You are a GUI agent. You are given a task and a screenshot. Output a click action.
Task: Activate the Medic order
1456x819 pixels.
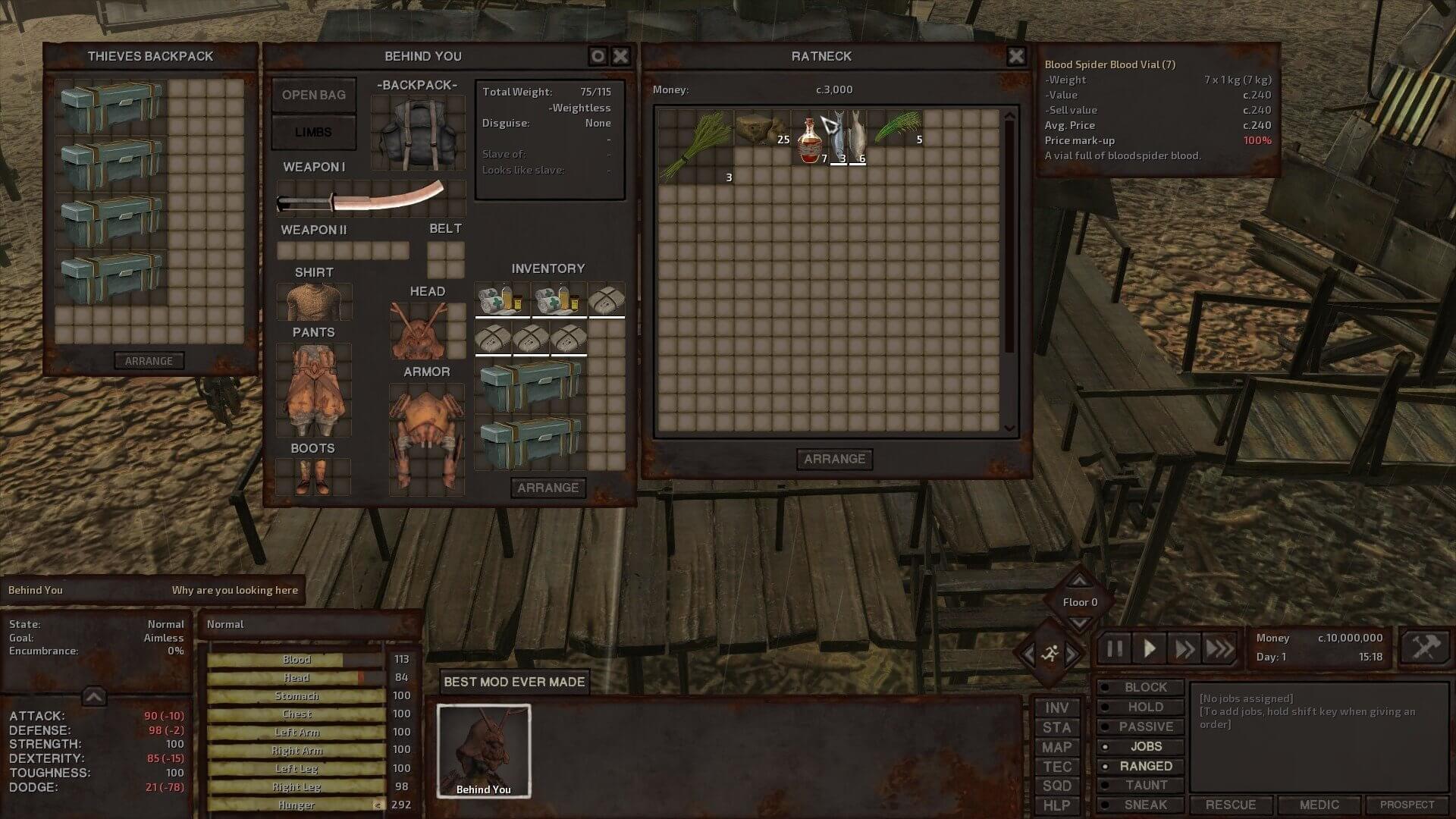[1319, 805]
